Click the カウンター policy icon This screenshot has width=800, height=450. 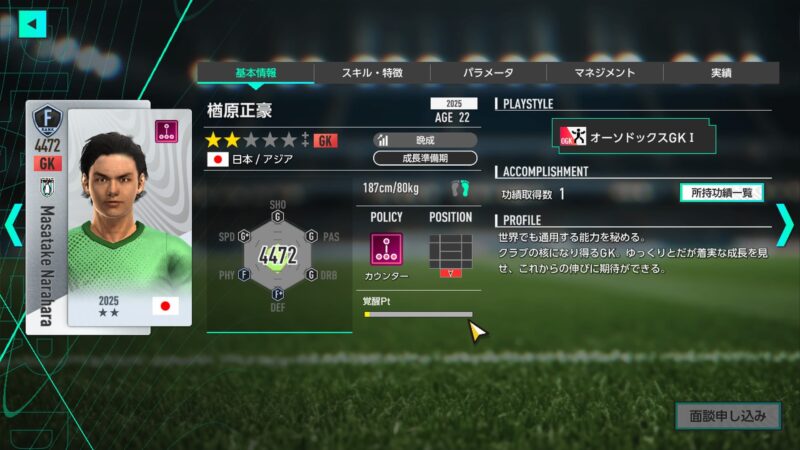pyautogui.click(x=386, y=250)
